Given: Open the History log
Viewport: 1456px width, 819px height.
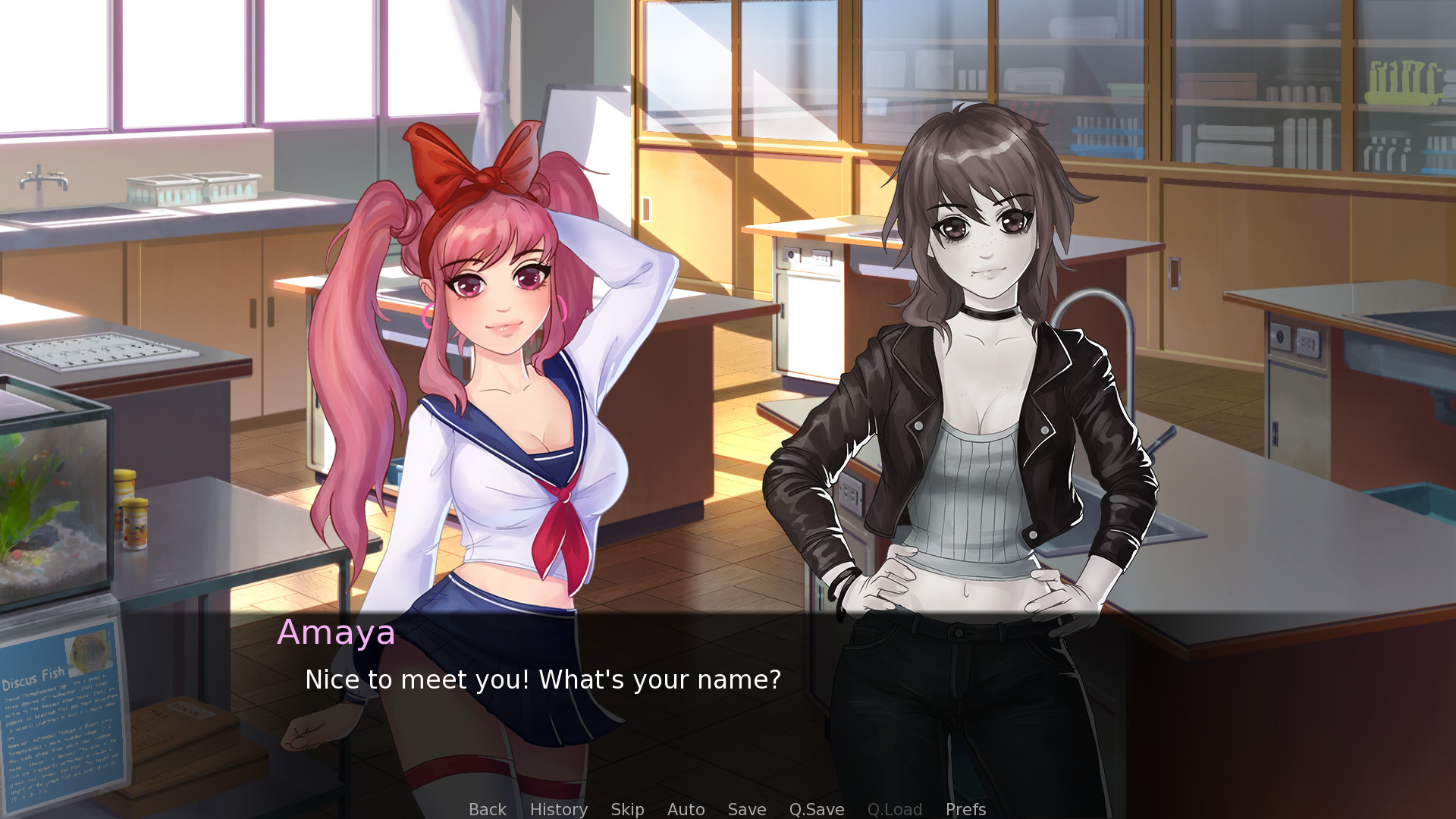Looking at the screenshot, I should tap(558, 809).
